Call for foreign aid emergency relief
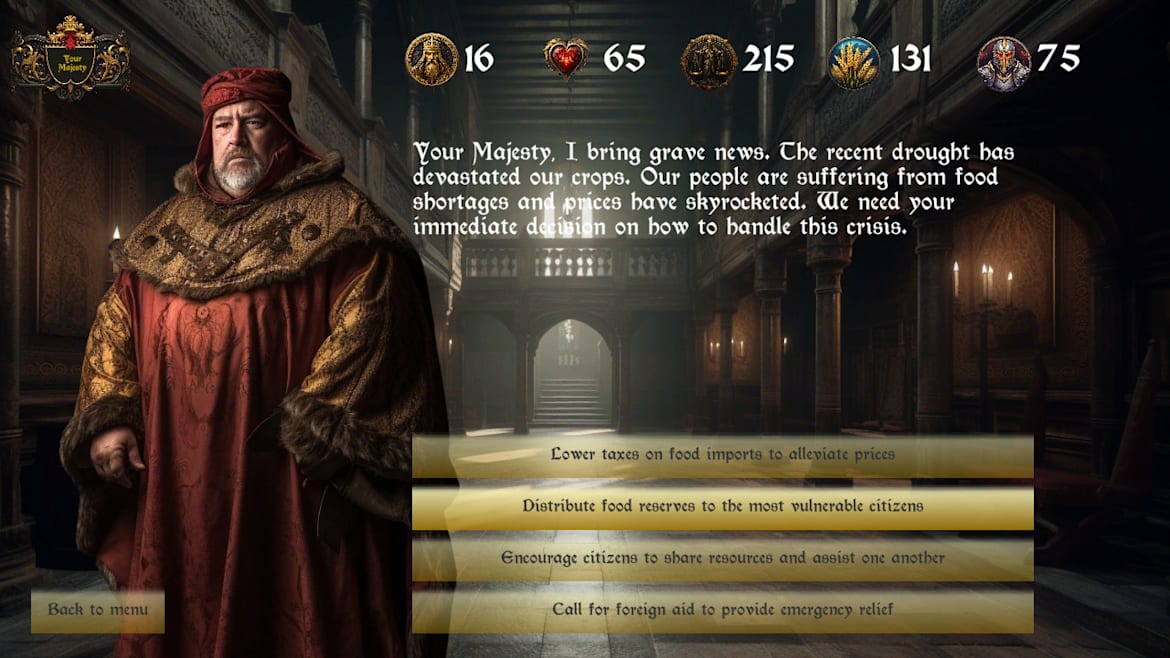The width and height of the screenshot is (1170, 658). 722,610
